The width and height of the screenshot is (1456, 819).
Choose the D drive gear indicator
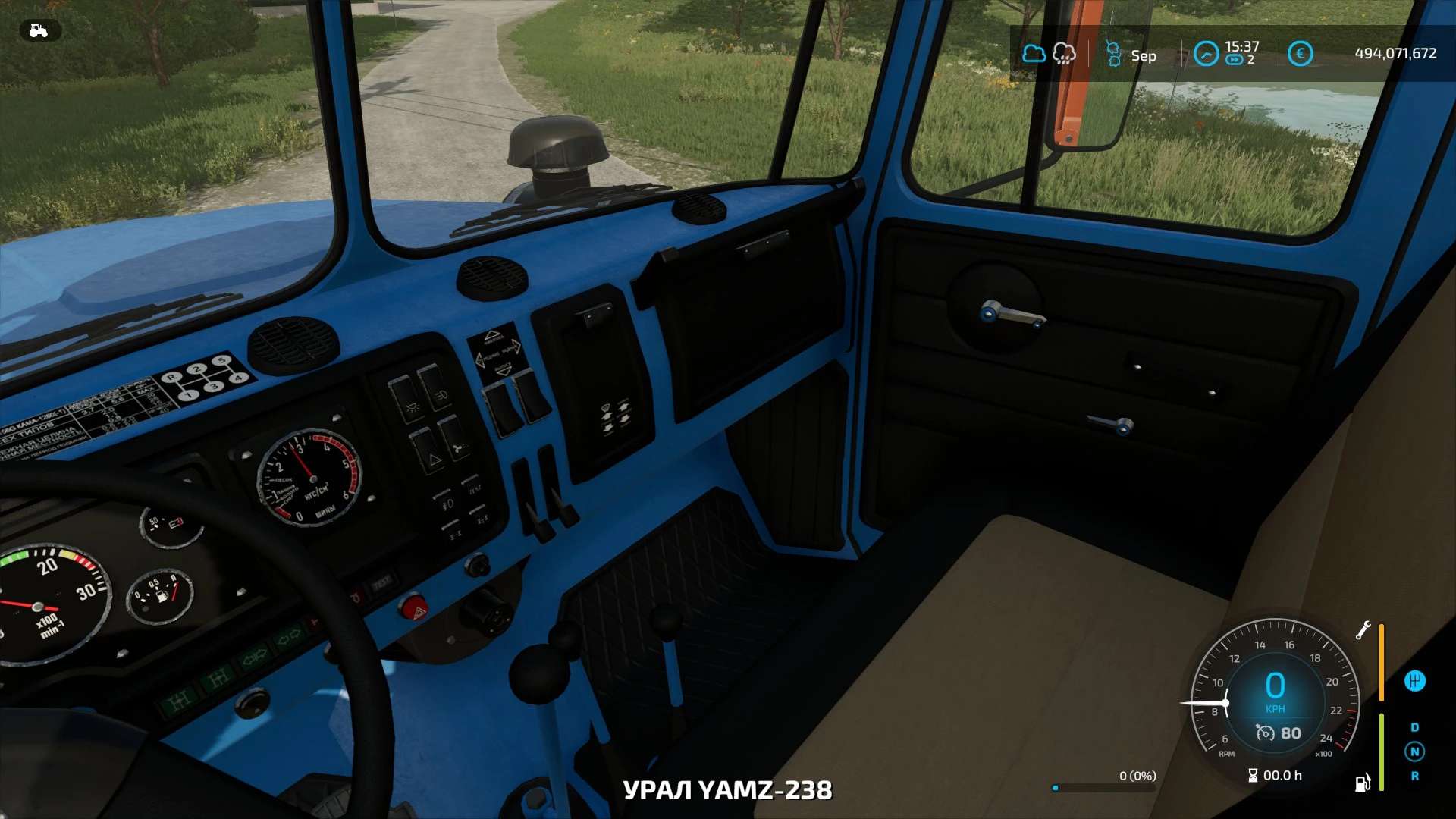(1414, 727)
